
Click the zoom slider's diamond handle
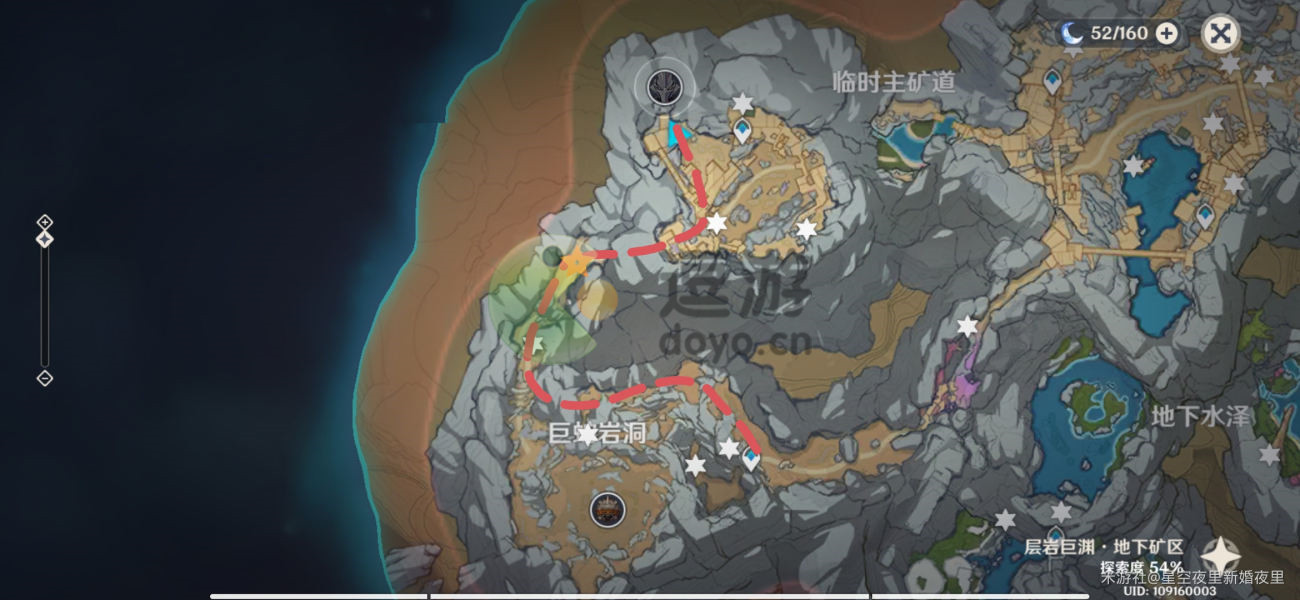44,239
